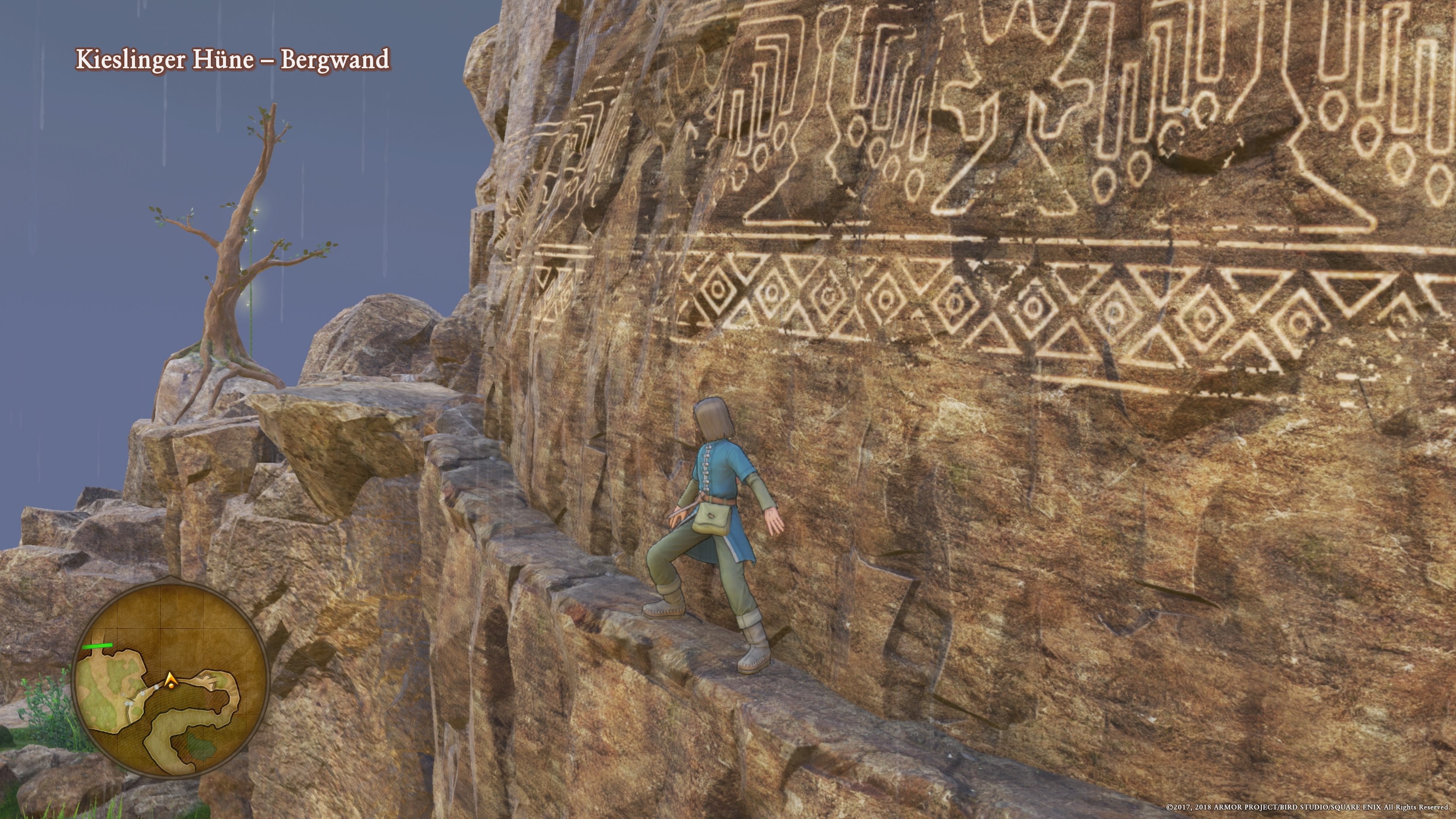The image size is (1456, 819).
Task: Select the yellow destination dot on the minimap
Action: pos(171,686)
